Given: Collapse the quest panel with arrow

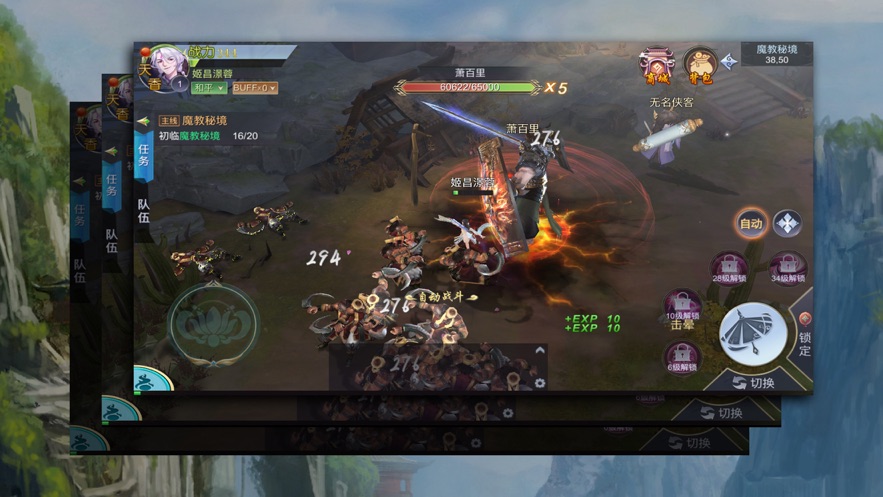Looking at the screenshot, I should click(144, 121).
